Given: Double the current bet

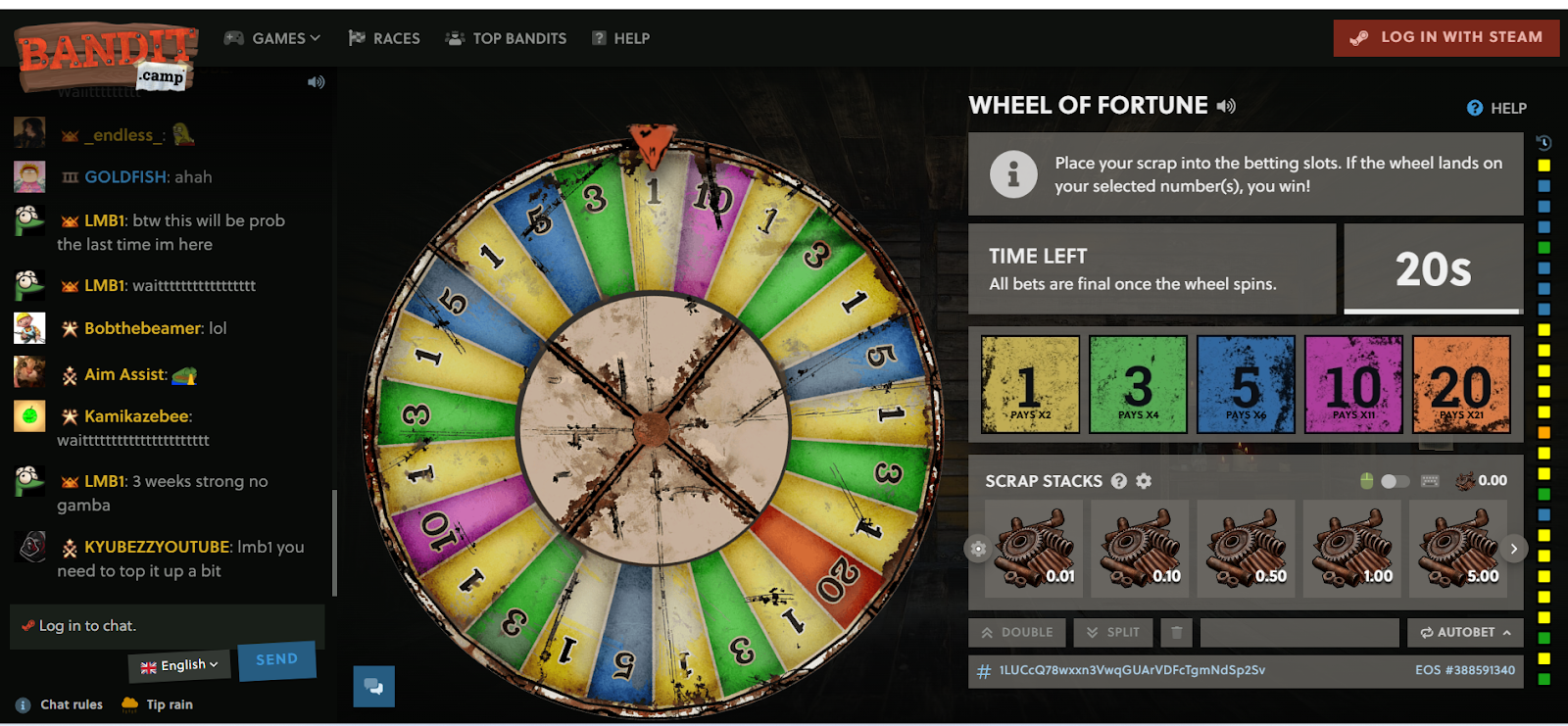Looking at the screenshot, I should [1017, 633].
